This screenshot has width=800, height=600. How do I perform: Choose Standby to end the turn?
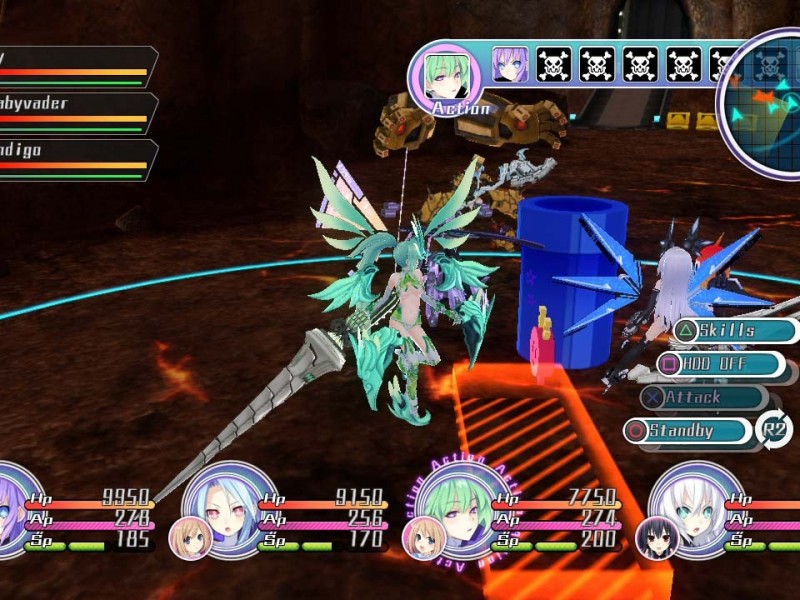coord(690,431)
